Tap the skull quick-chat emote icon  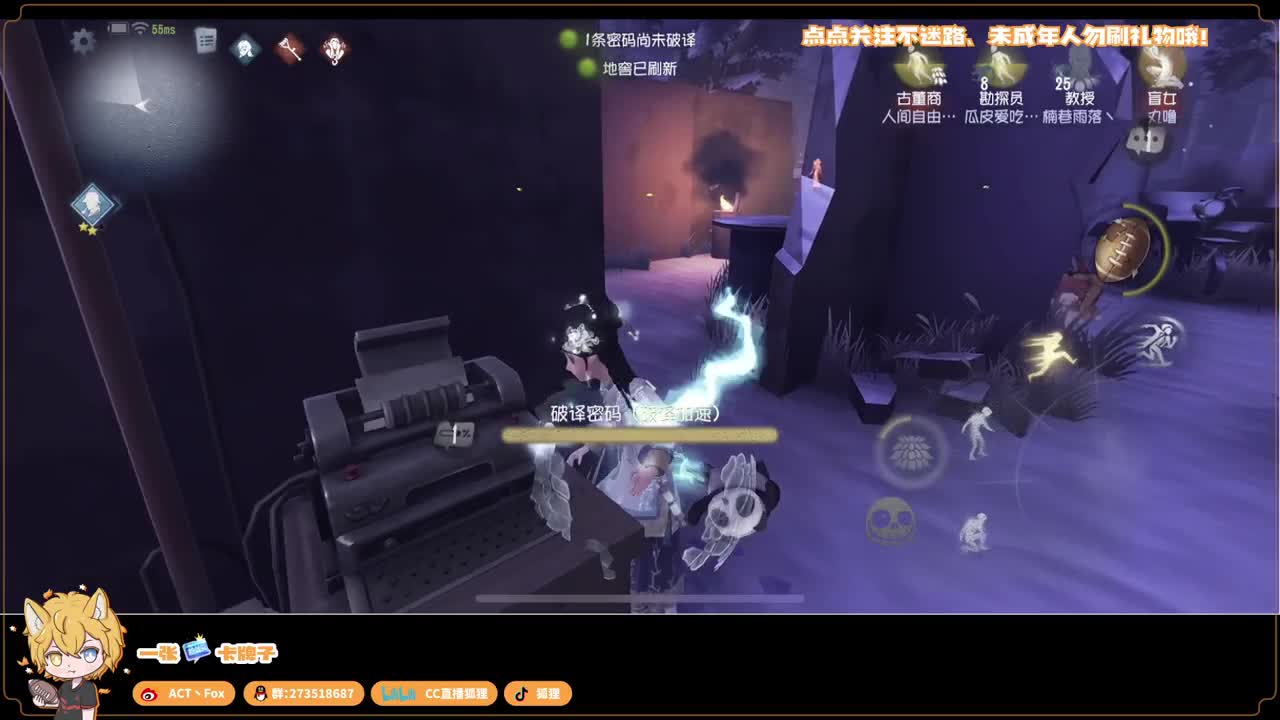click(x=889, y=524)
